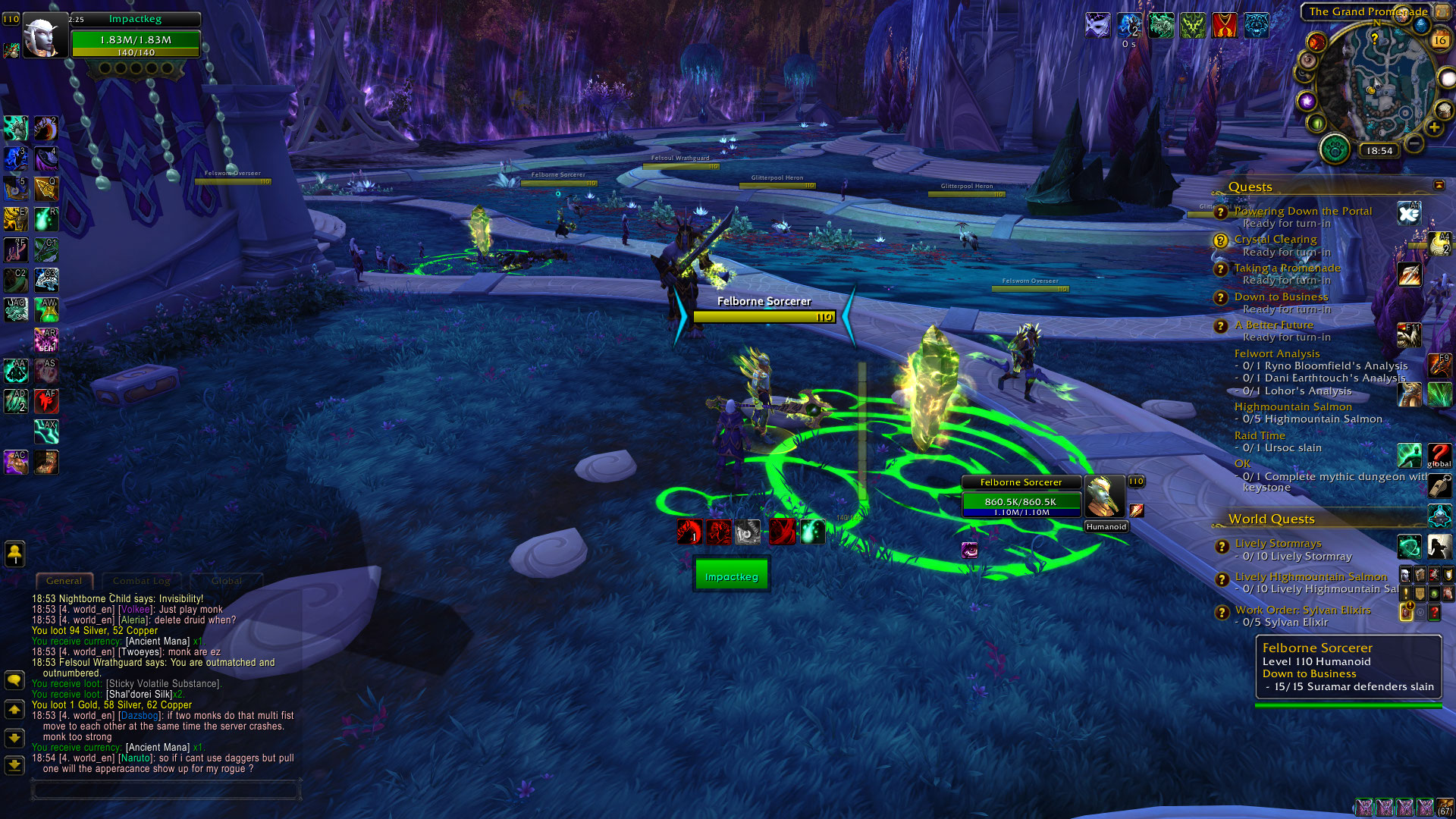The height and width of the screenshot is (819, 1456).
Task: Click the Felborne Sorcerer target portrait
Action: (x=1104, y=497)
